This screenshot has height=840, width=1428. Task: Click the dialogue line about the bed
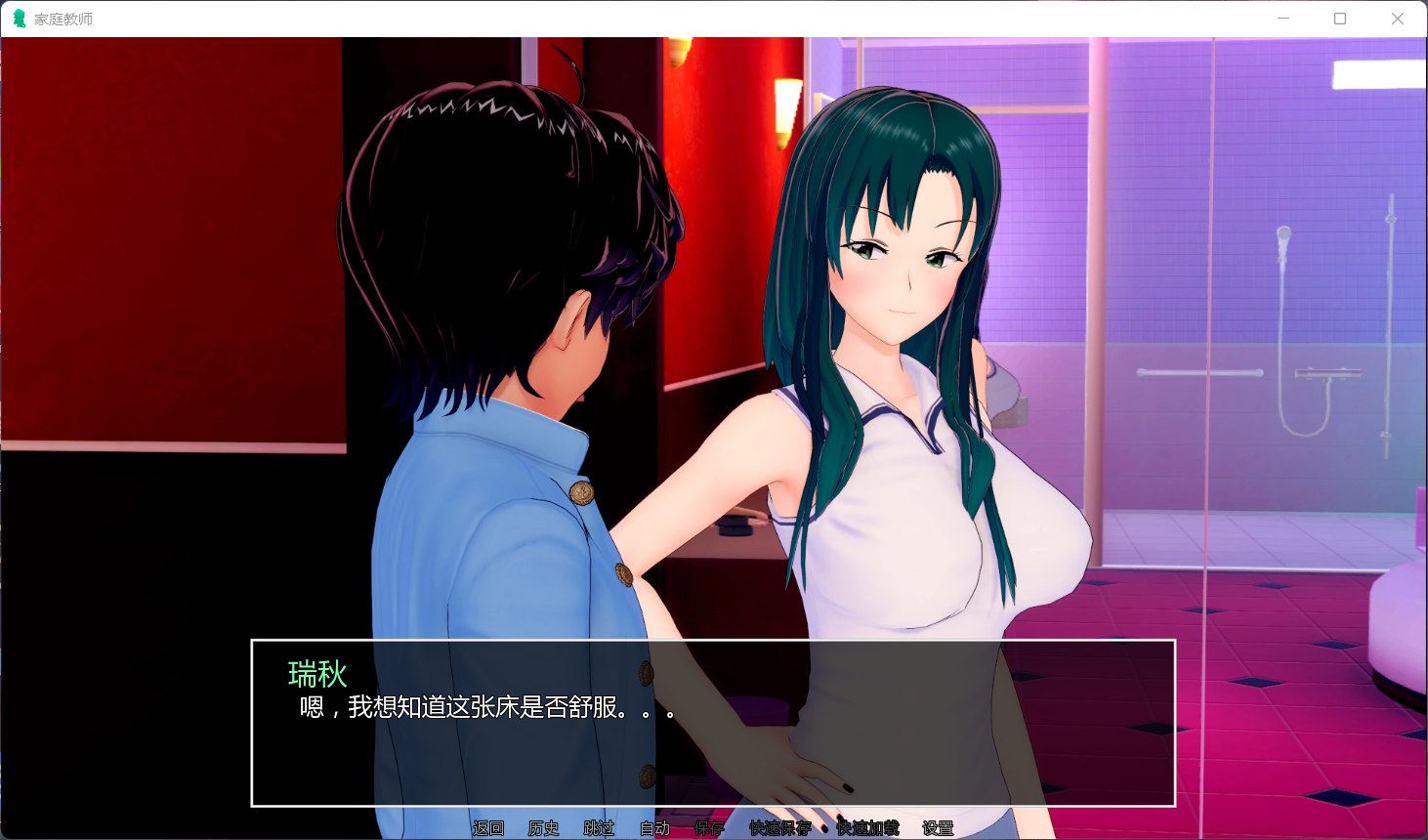click(x=482, y=708)
